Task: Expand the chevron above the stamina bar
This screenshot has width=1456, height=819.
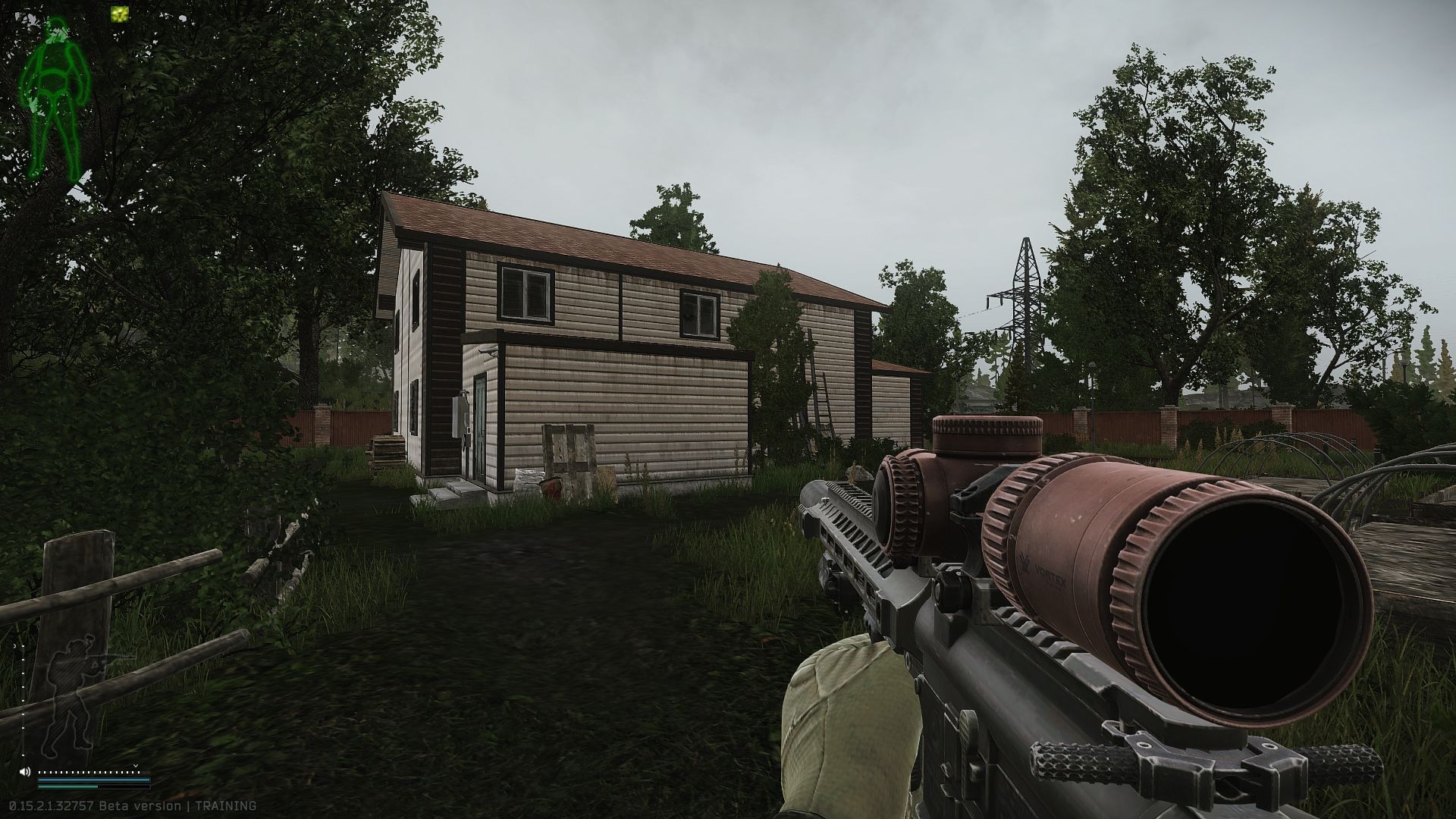Action: click(136, 766)
